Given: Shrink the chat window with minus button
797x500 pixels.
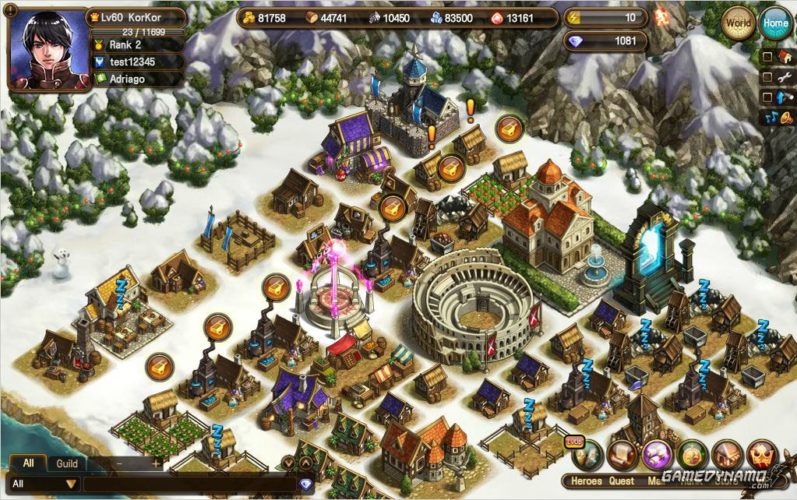Looking at the screenshot, I should (118, 464).
